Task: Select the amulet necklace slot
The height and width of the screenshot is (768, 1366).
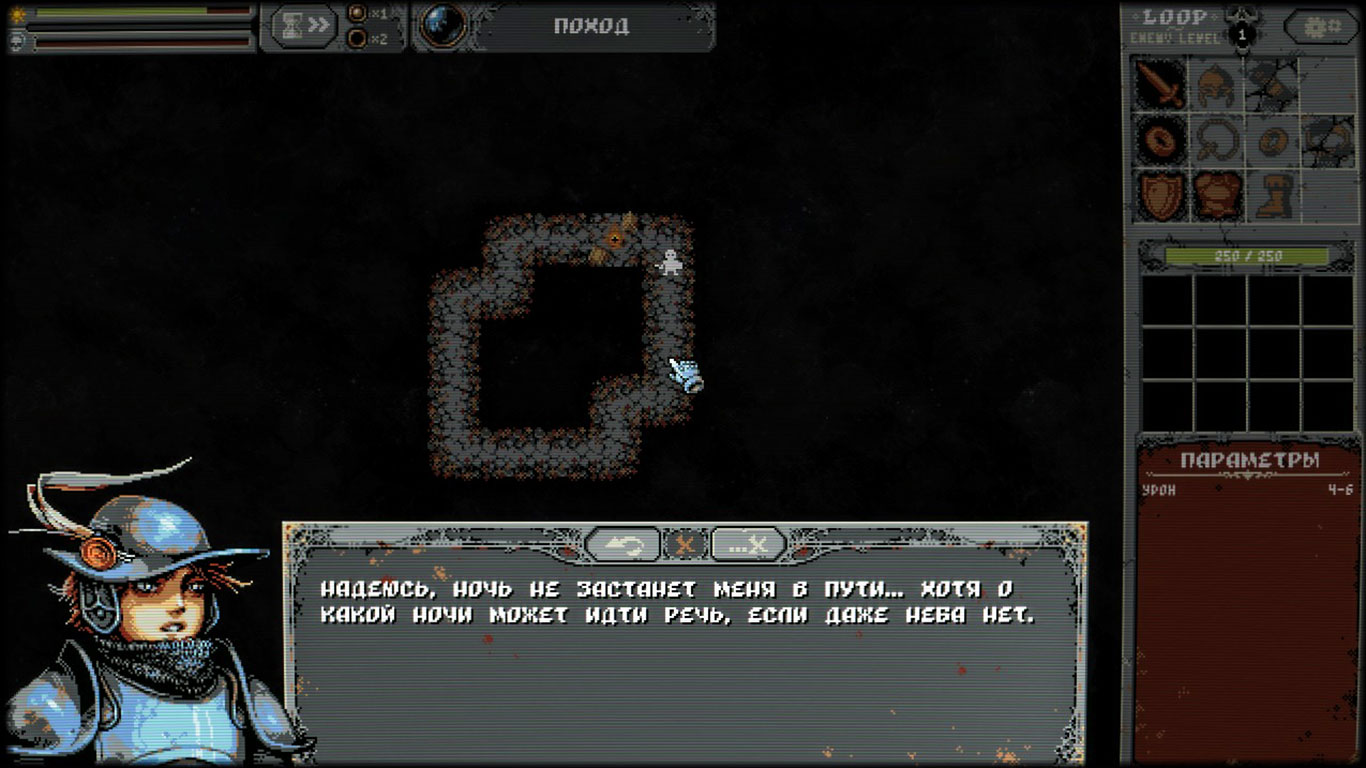Action: tap(1215, 140)
